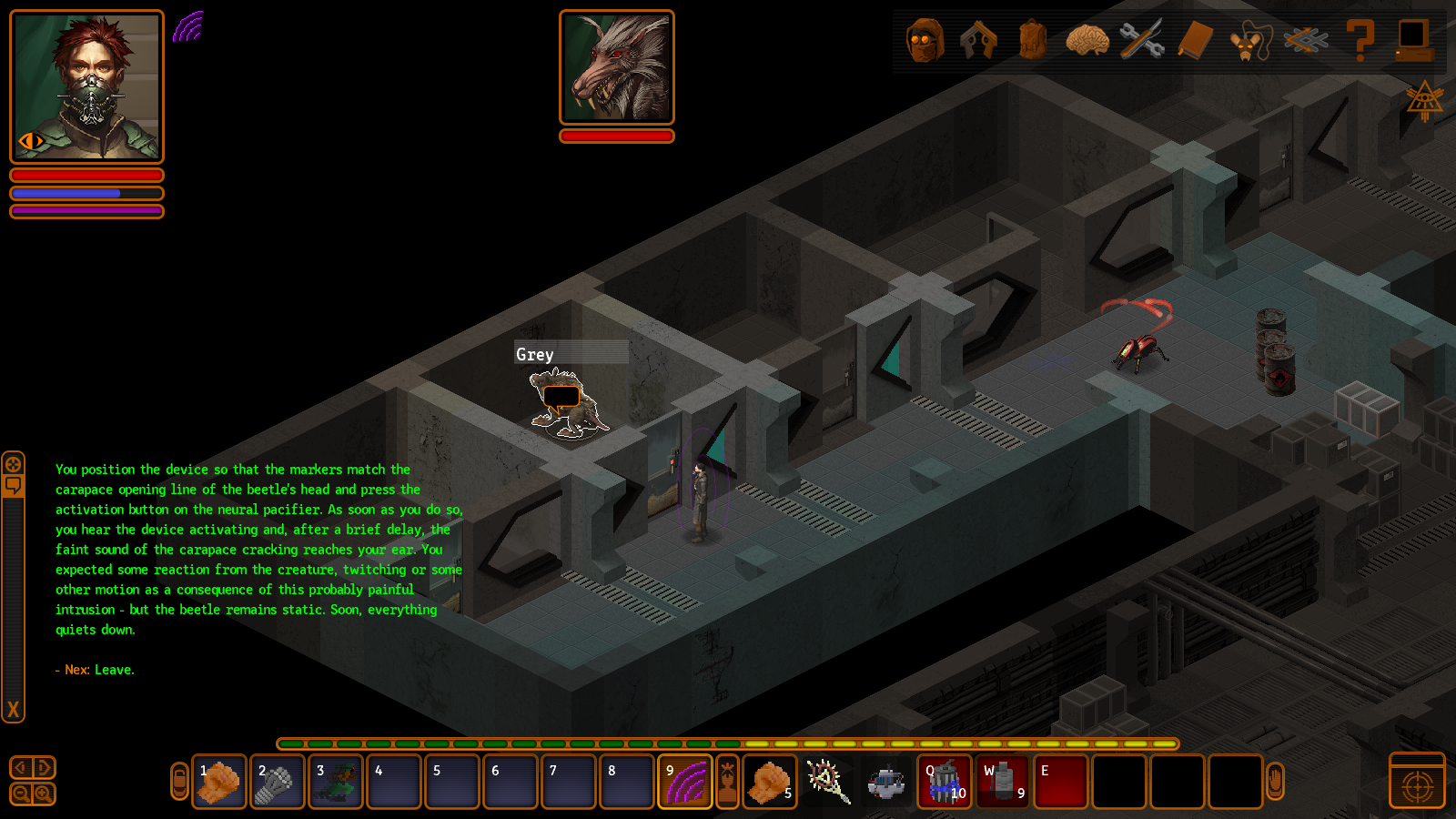The width and height of the screenshot is (1456, 819).
Task: Use the grey canister item in slot W
Action: point(1003,782)
